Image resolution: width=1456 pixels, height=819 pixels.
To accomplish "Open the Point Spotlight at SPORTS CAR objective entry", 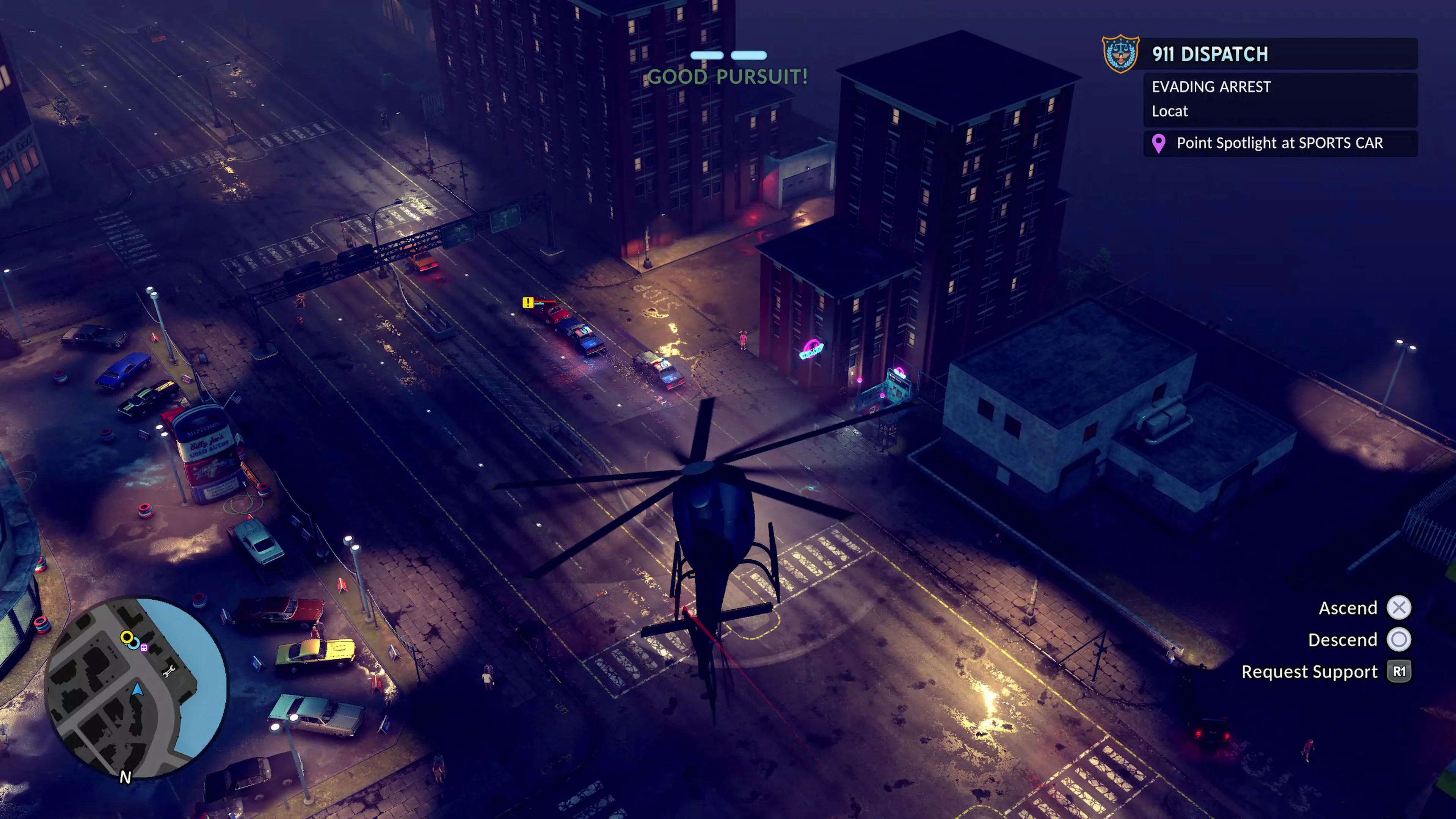I will (1279, 143).
